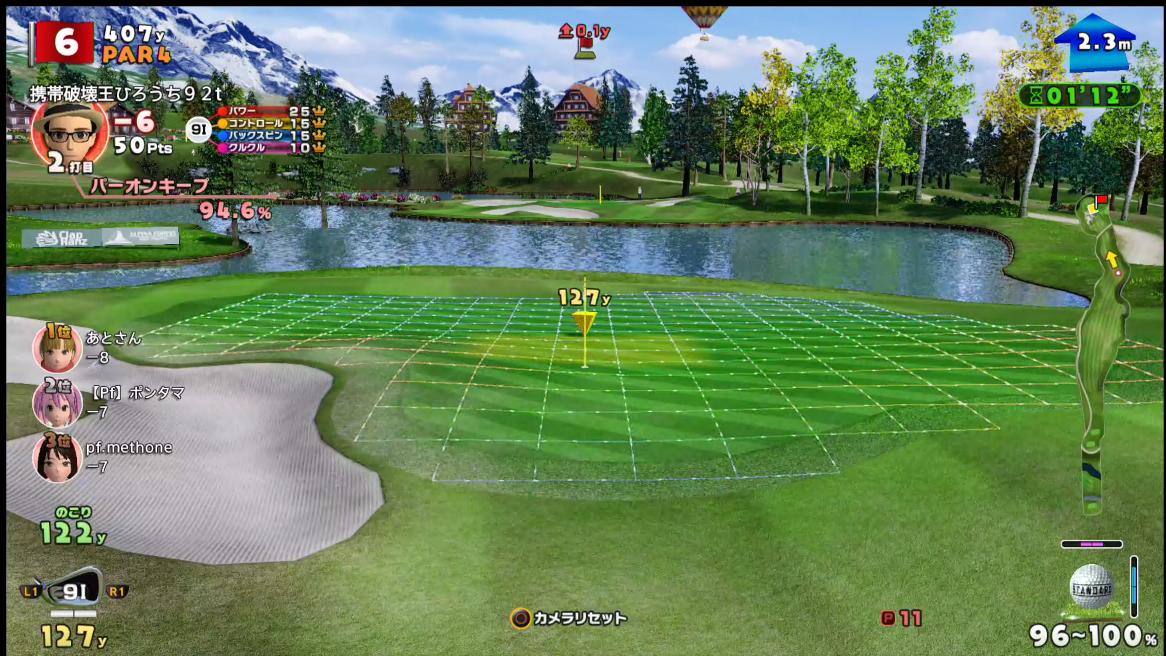Click the blue wind direction arrow

click(1094, 42)
